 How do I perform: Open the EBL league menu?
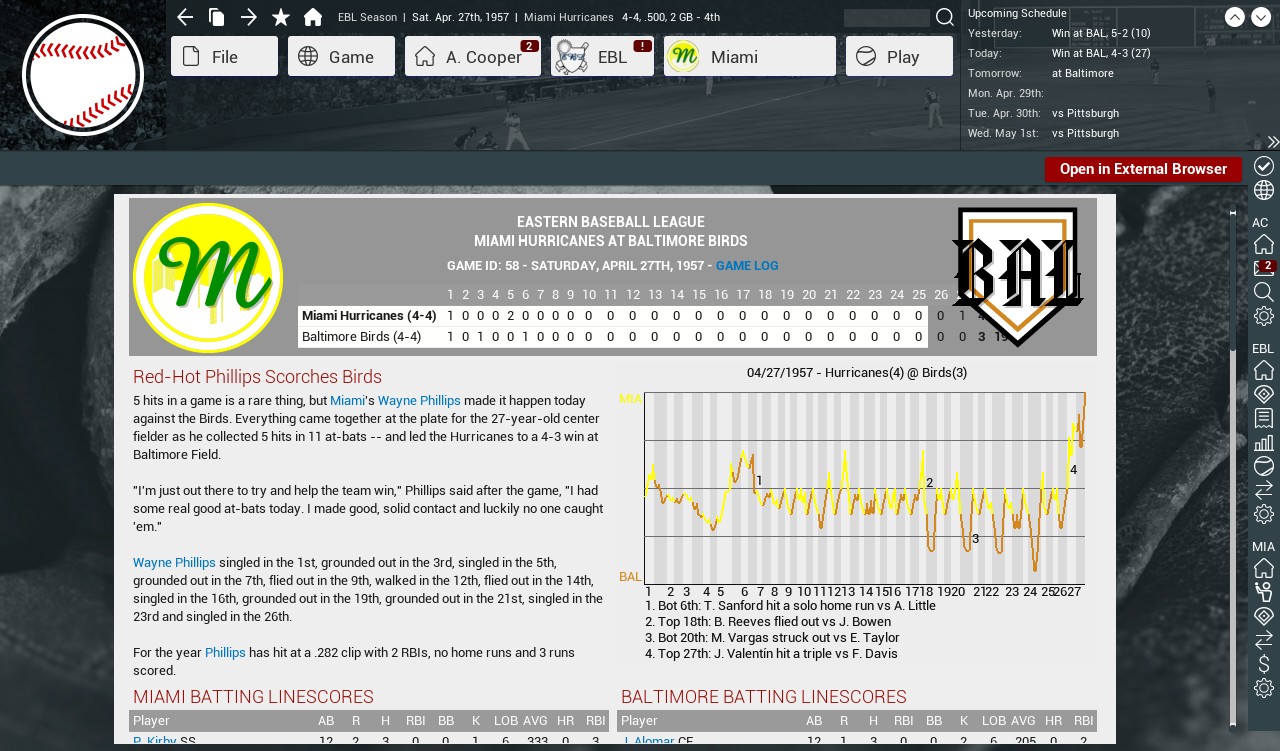pyautogui.click(x=602, y=57)
